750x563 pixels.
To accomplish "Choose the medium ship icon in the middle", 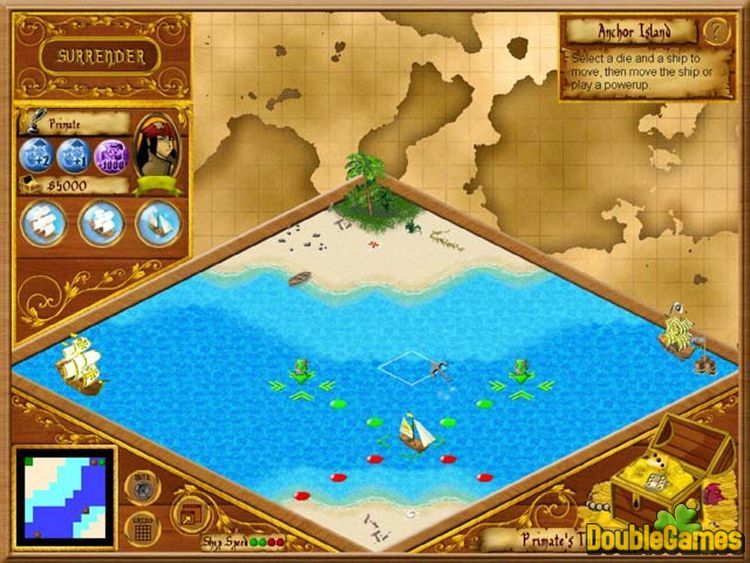I will coord(101,221).
